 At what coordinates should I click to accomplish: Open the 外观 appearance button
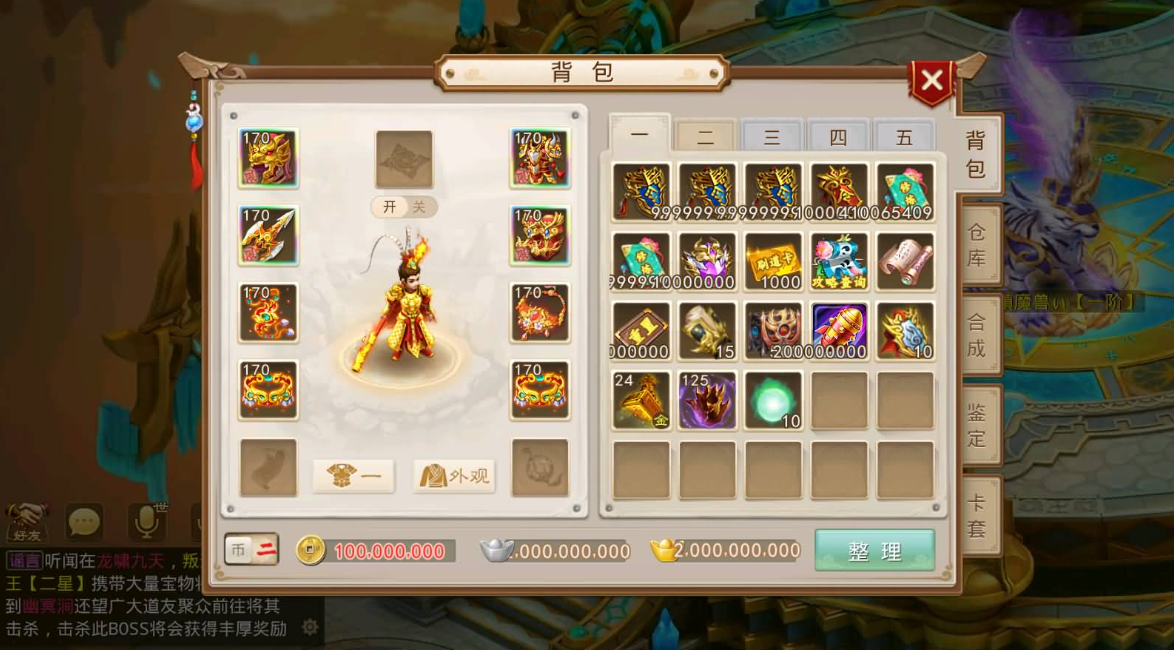[x=455, y=476]
